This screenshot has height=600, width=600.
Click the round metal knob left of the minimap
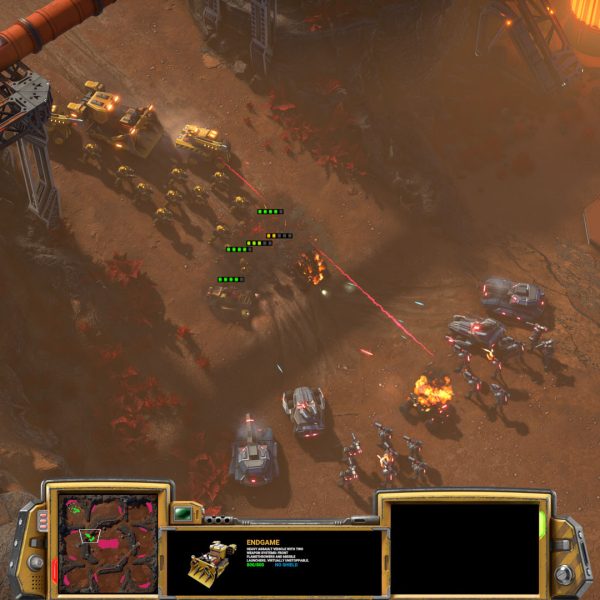tap(37, 563)
